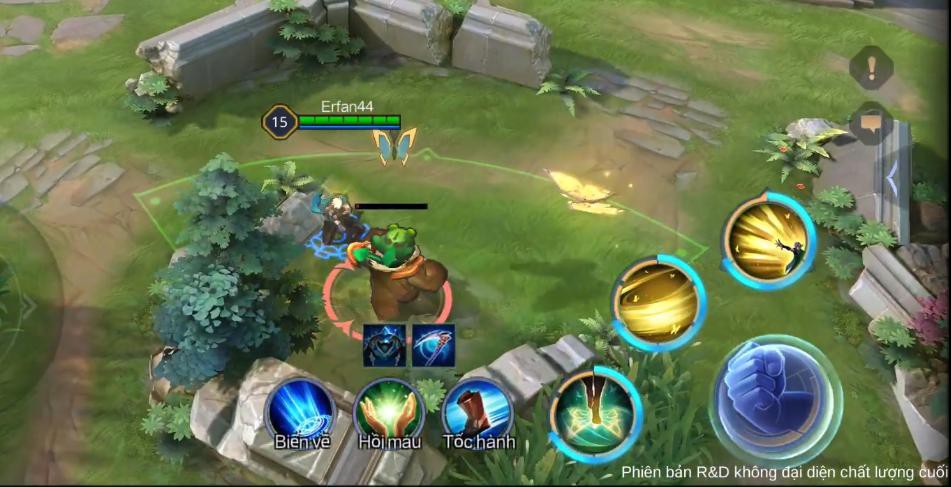The height and width of the screenshot is (487, 951).
Task: Cast the green winged leg skill
Action: pos(595,413)
